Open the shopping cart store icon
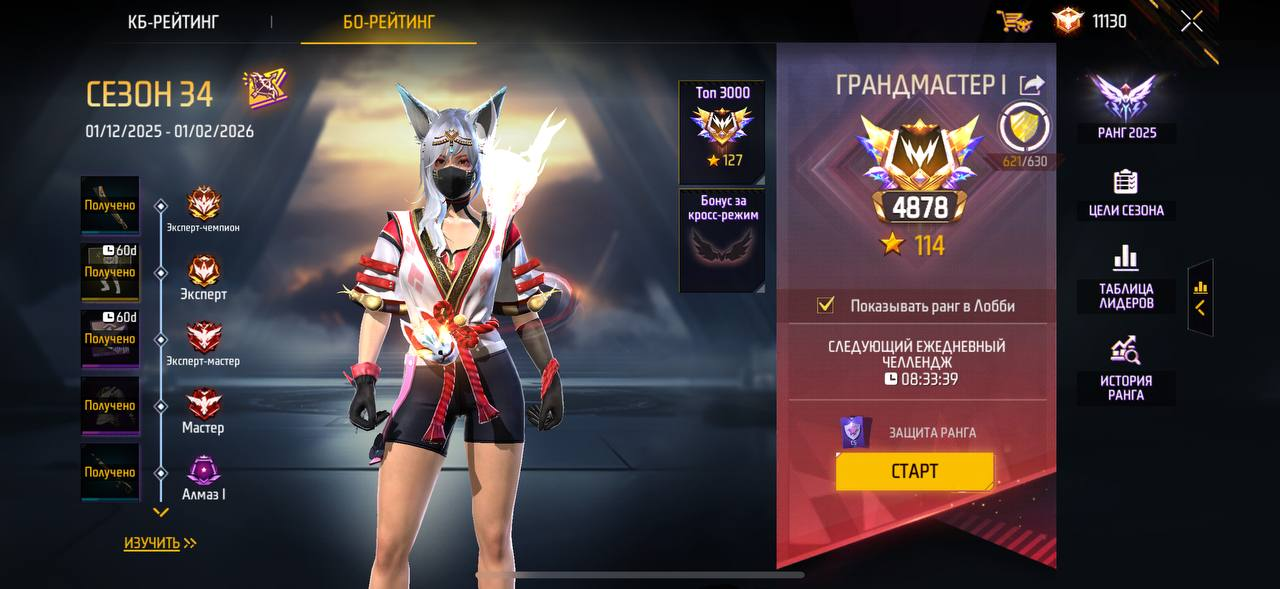This screenshot has width=1280, height=589. 1014,21
